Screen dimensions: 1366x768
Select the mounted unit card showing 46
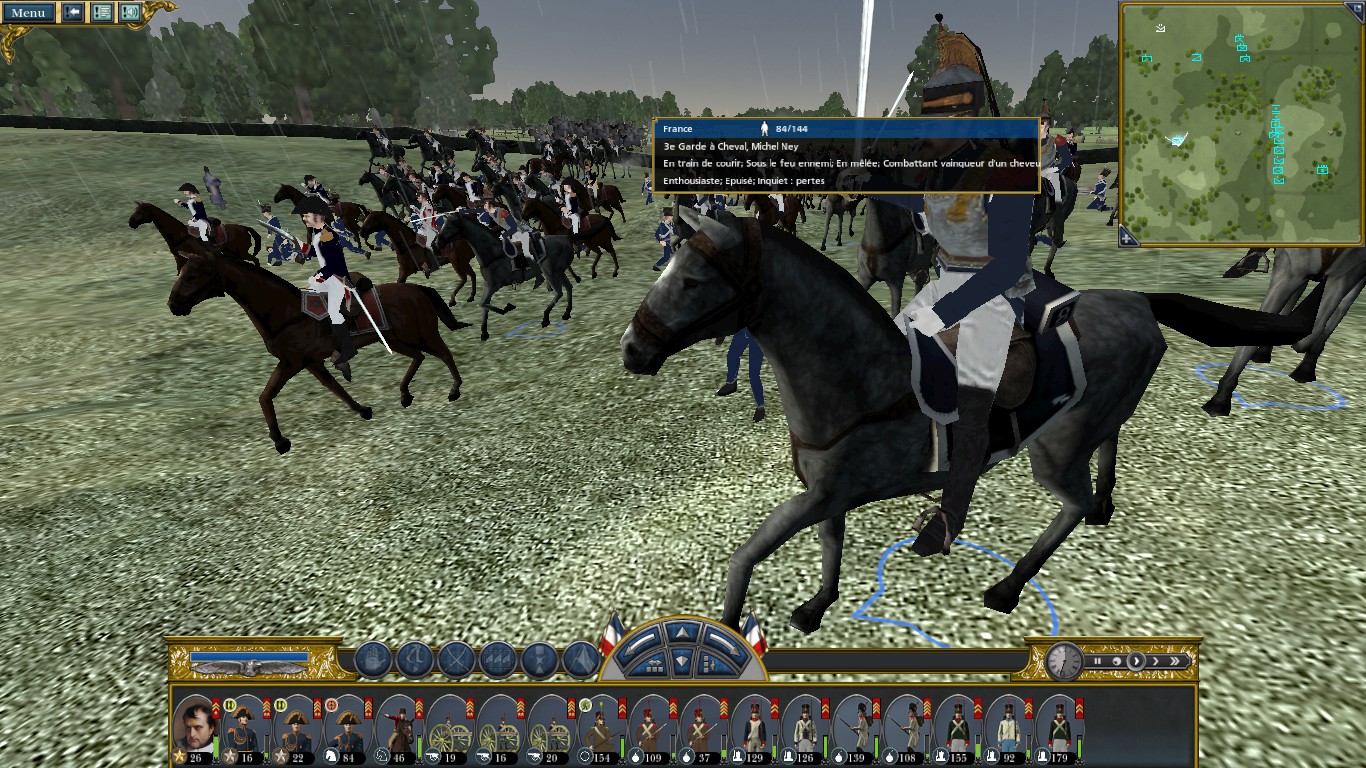398,725
